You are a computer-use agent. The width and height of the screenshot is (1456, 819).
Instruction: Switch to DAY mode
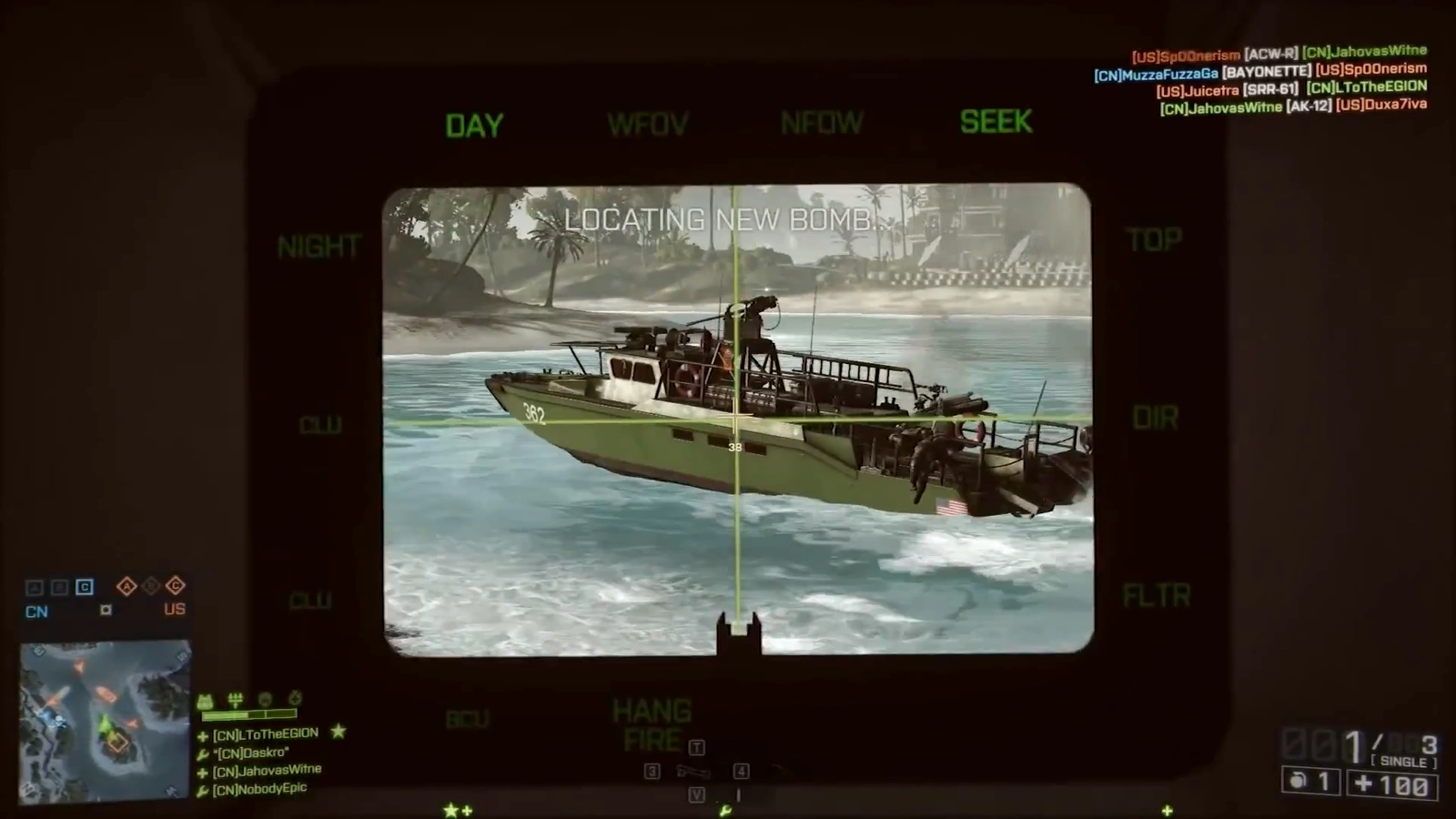(x=471, y=125)
